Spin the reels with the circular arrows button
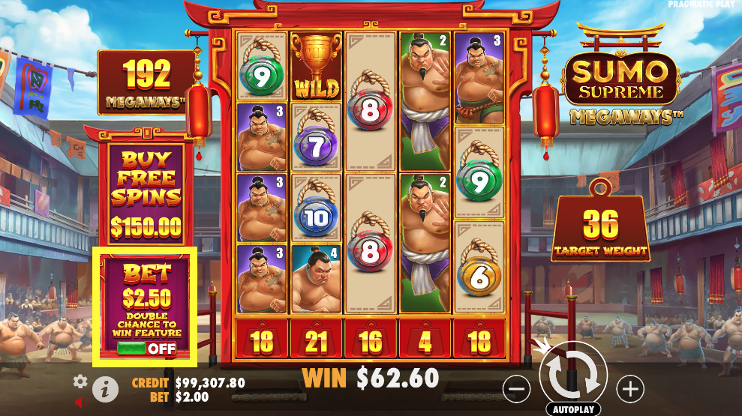 tap(573, 377)
